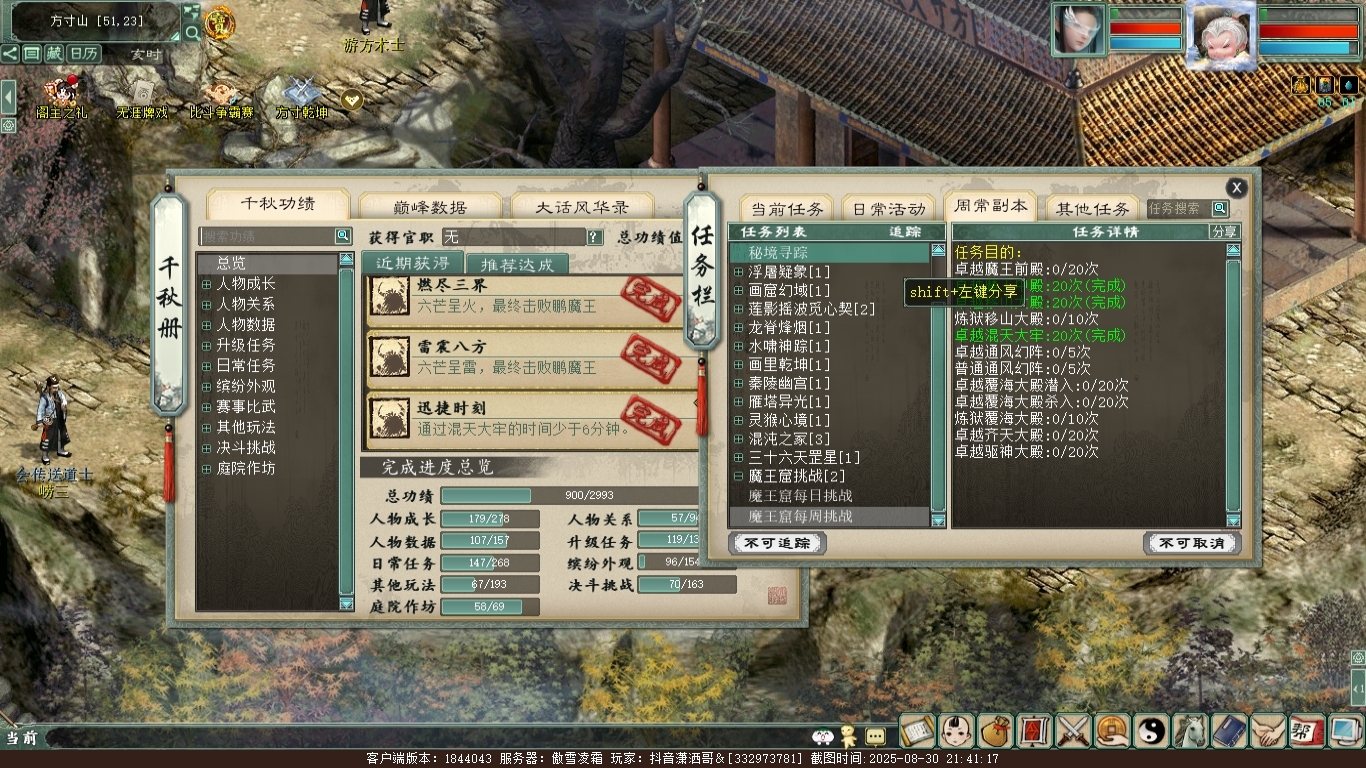This screenshot has height=768, width=1366.
Task: Select the 其他任务 tab
Action: pyautogui.click(x=1092, y=208)
